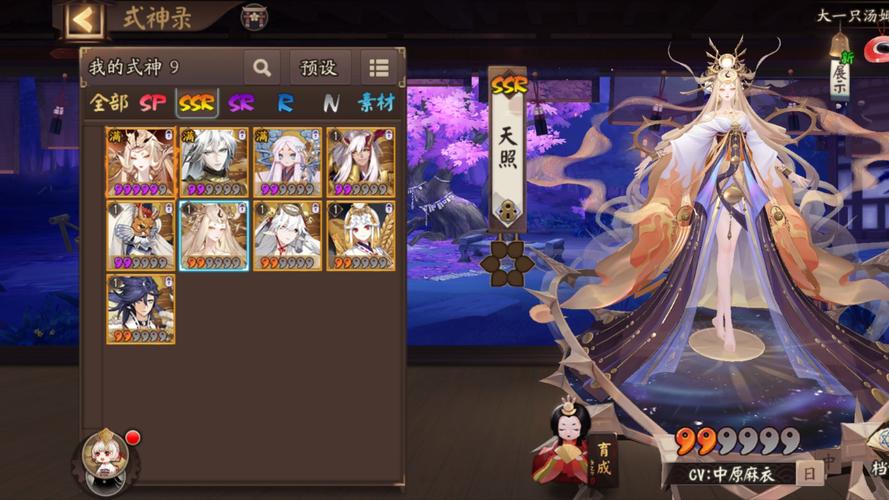Open the 预设 preset button
This screenshot has height=500, width=889.
320,68
